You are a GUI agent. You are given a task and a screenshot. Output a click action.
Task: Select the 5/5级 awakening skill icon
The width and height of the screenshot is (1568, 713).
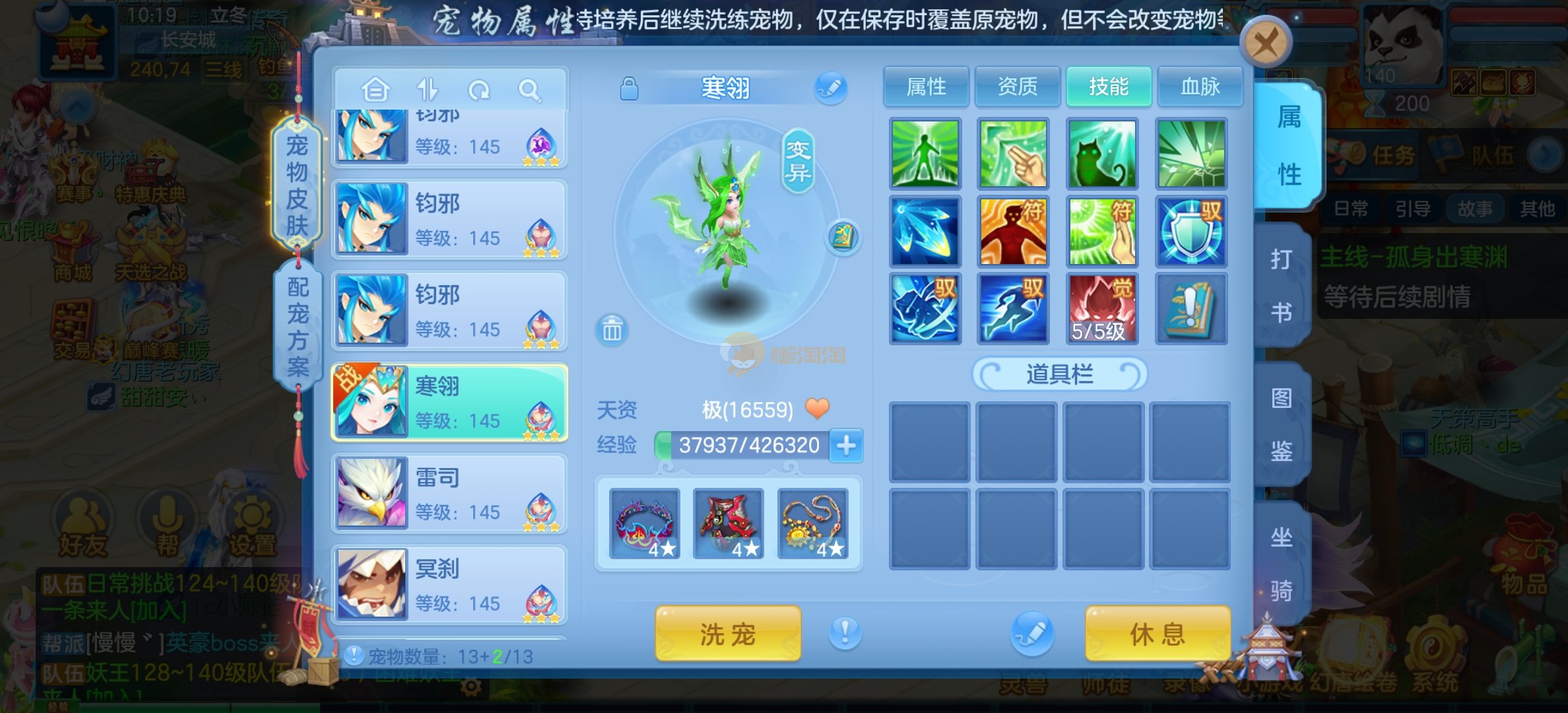pyautogui.click(x=1101, y=308)
